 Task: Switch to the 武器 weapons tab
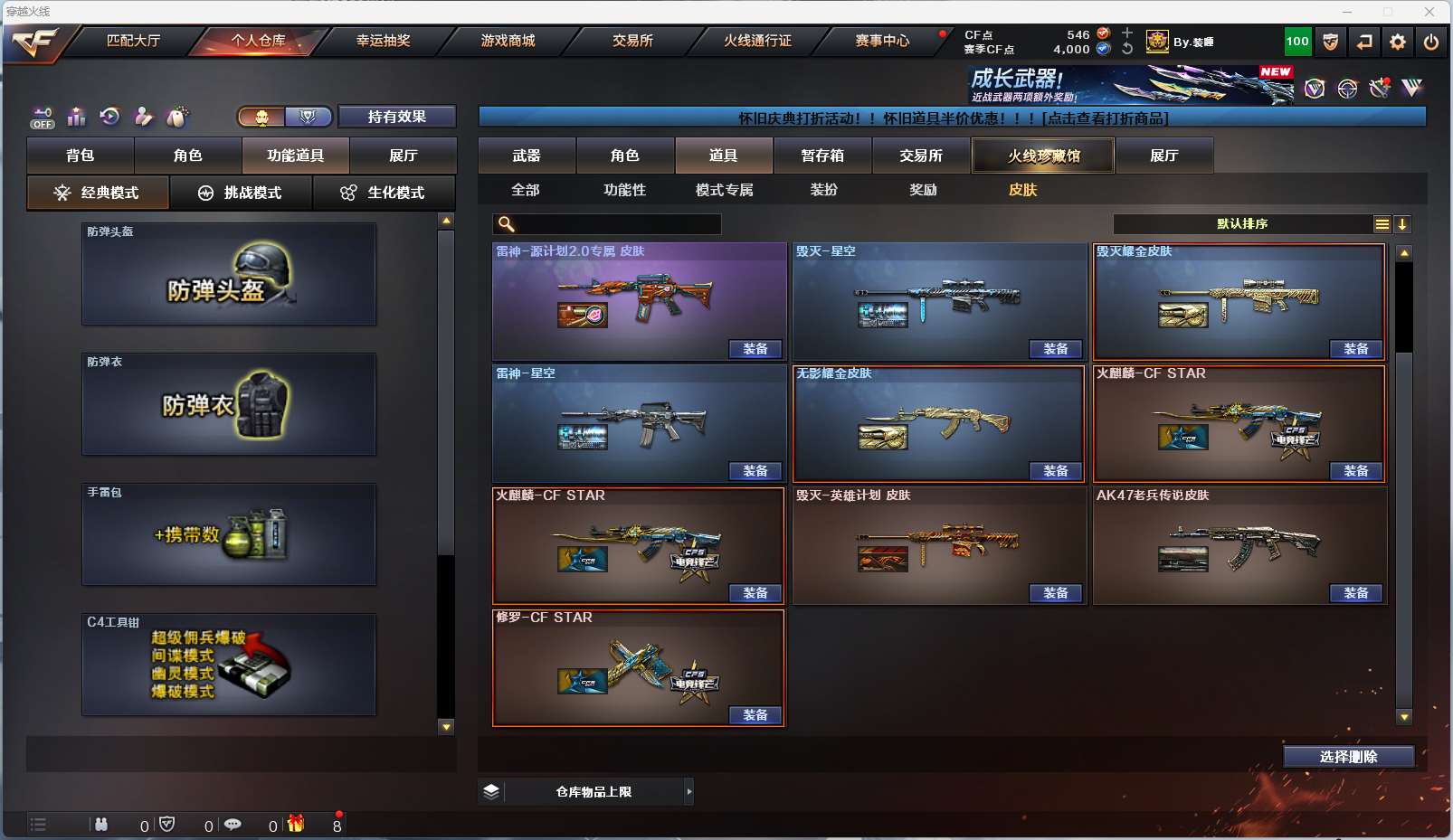527,156
